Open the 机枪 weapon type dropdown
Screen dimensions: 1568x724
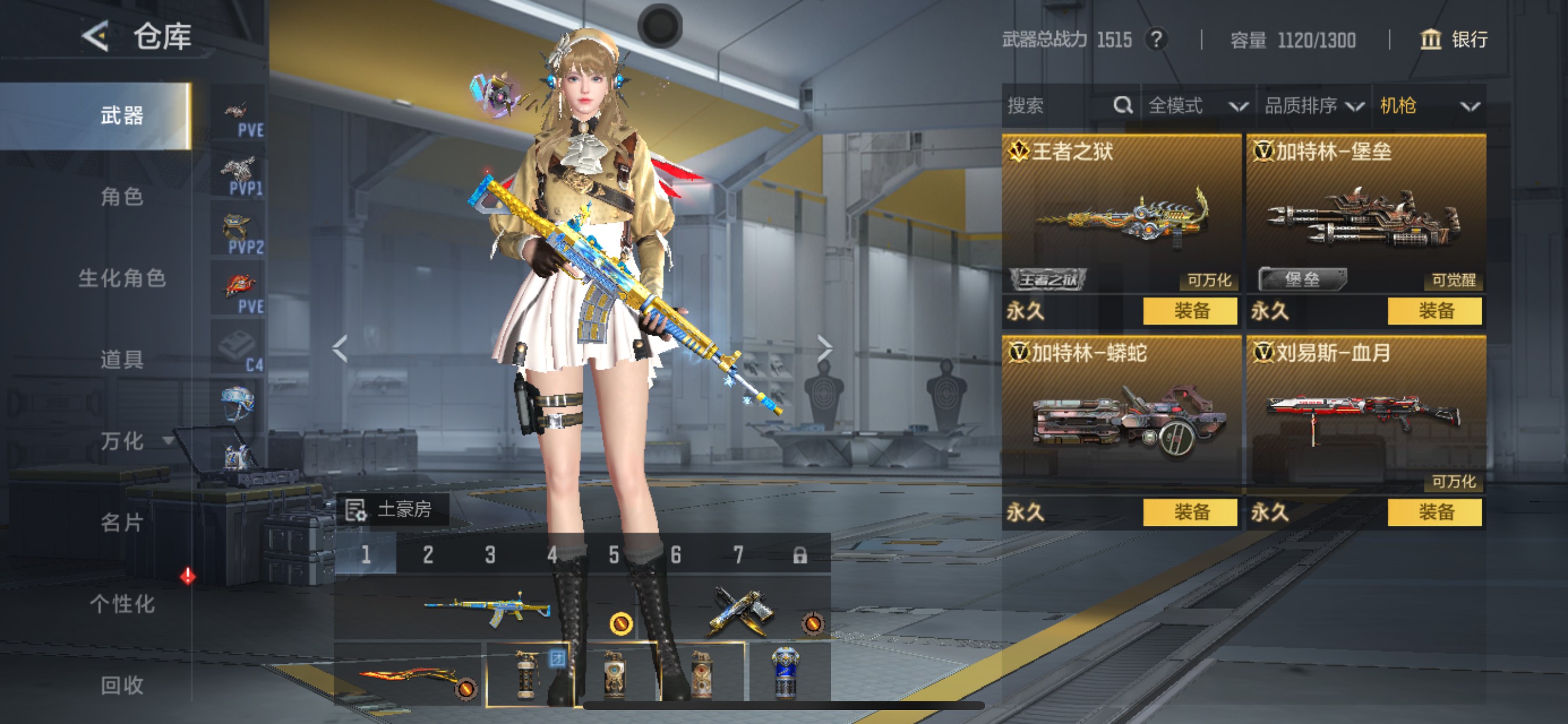(x=1428, y=106)
